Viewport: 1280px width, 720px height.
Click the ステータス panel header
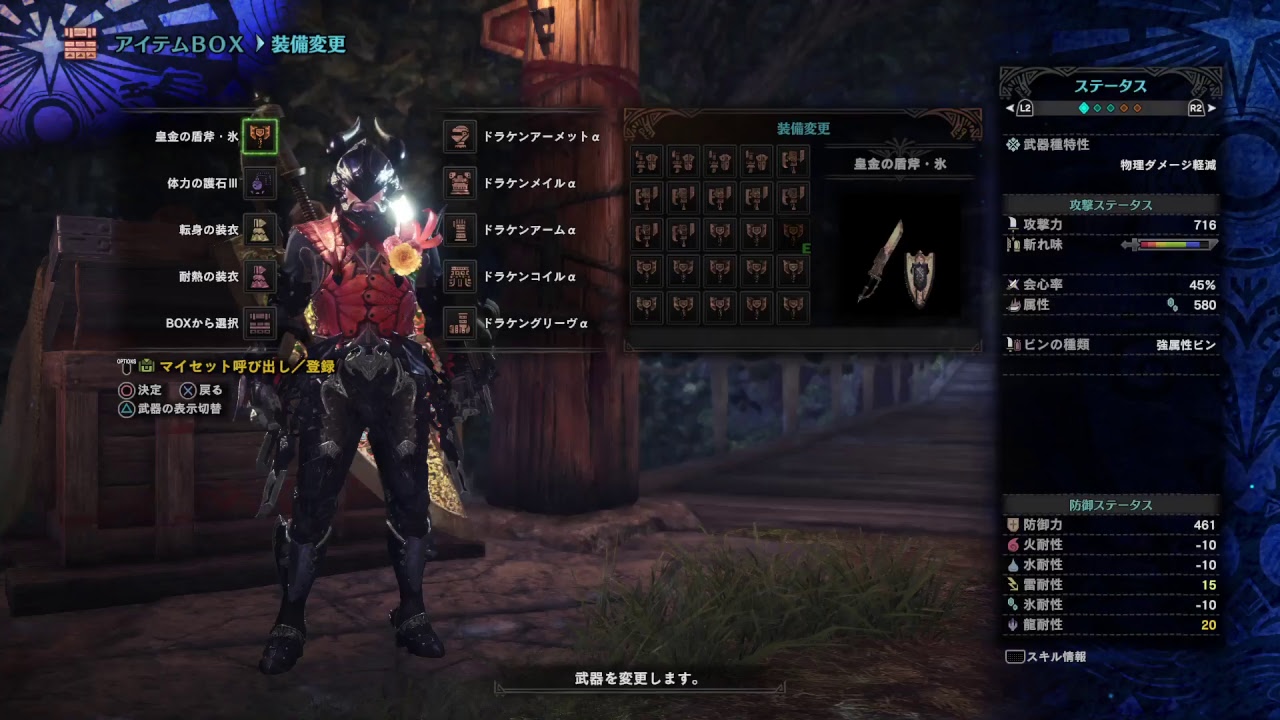click(1113, 86)
